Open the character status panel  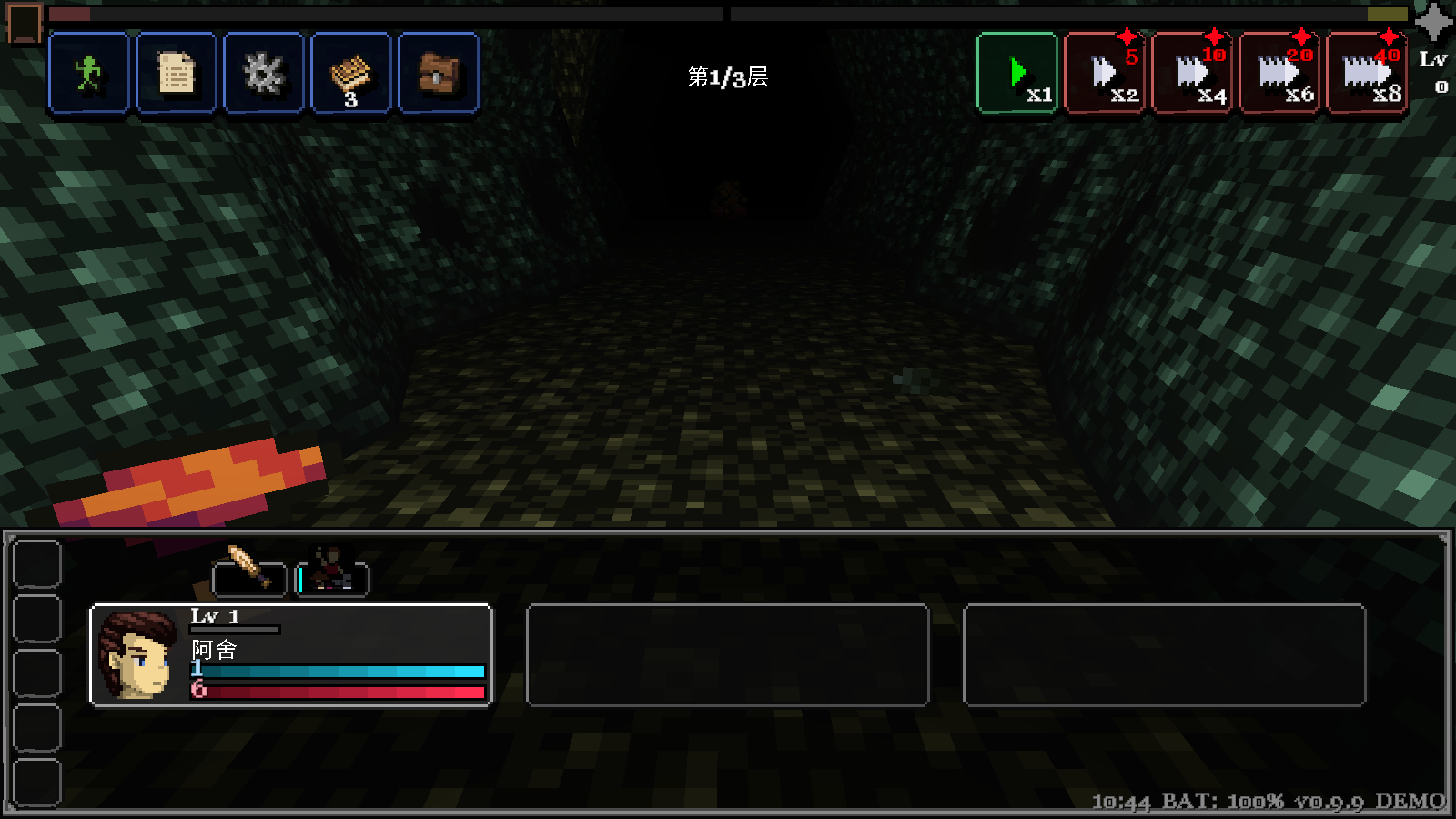(x=88, y=74)
